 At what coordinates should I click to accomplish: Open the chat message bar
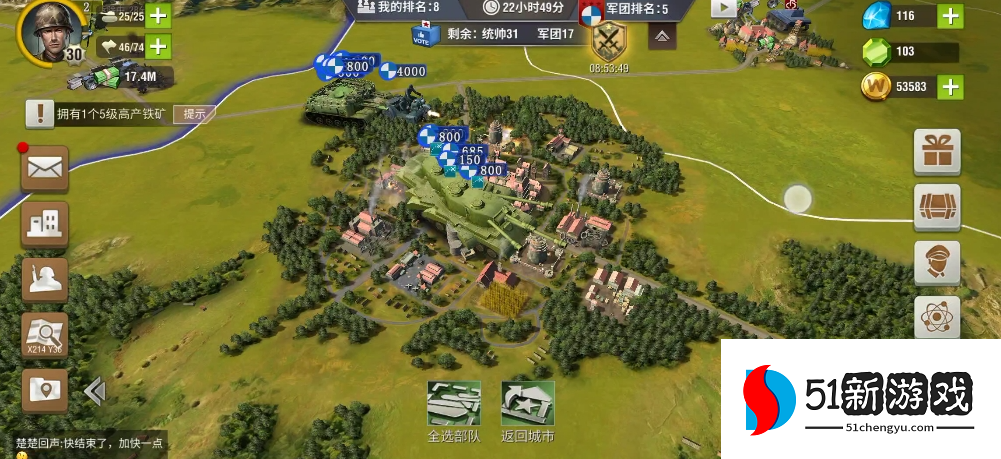point(90,443)
